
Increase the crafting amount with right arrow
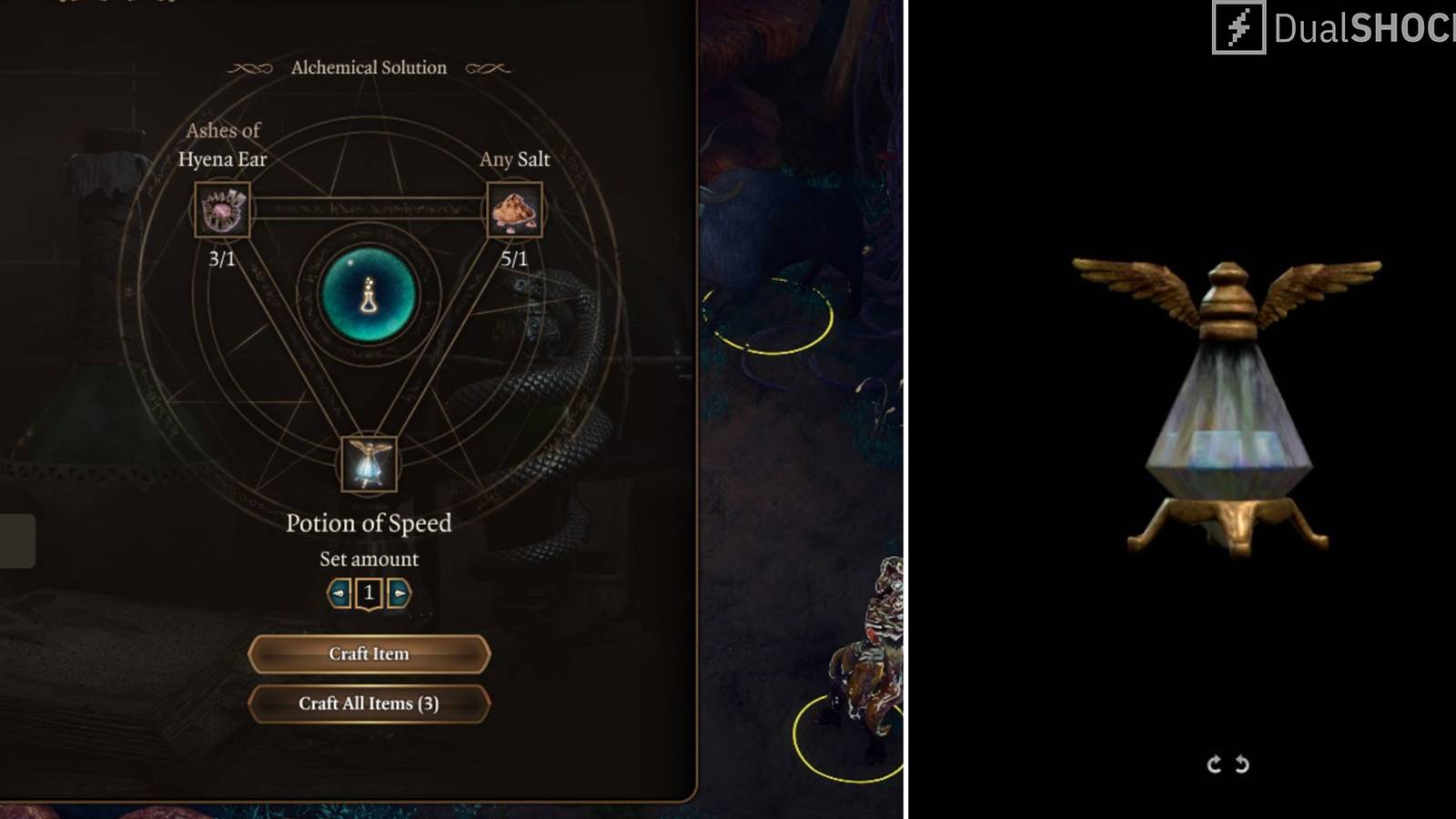[x=399, y=593]
